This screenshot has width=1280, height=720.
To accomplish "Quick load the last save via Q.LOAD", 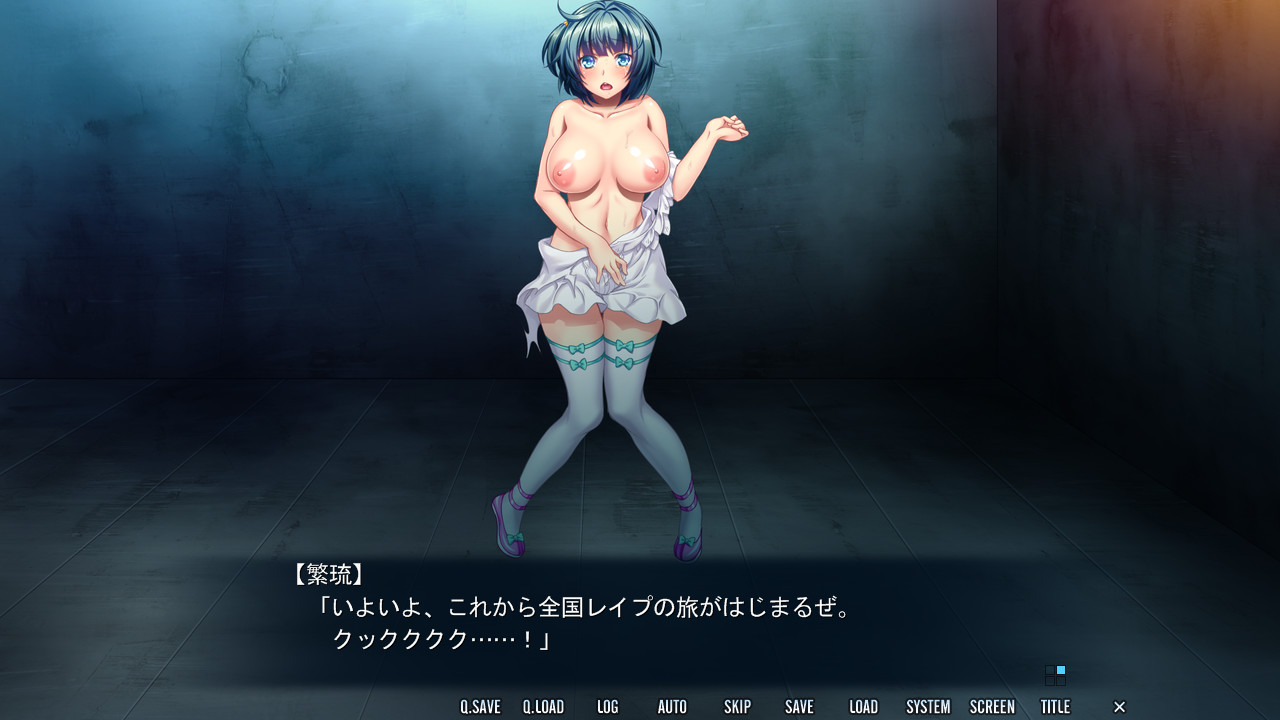I will (543, 706).
